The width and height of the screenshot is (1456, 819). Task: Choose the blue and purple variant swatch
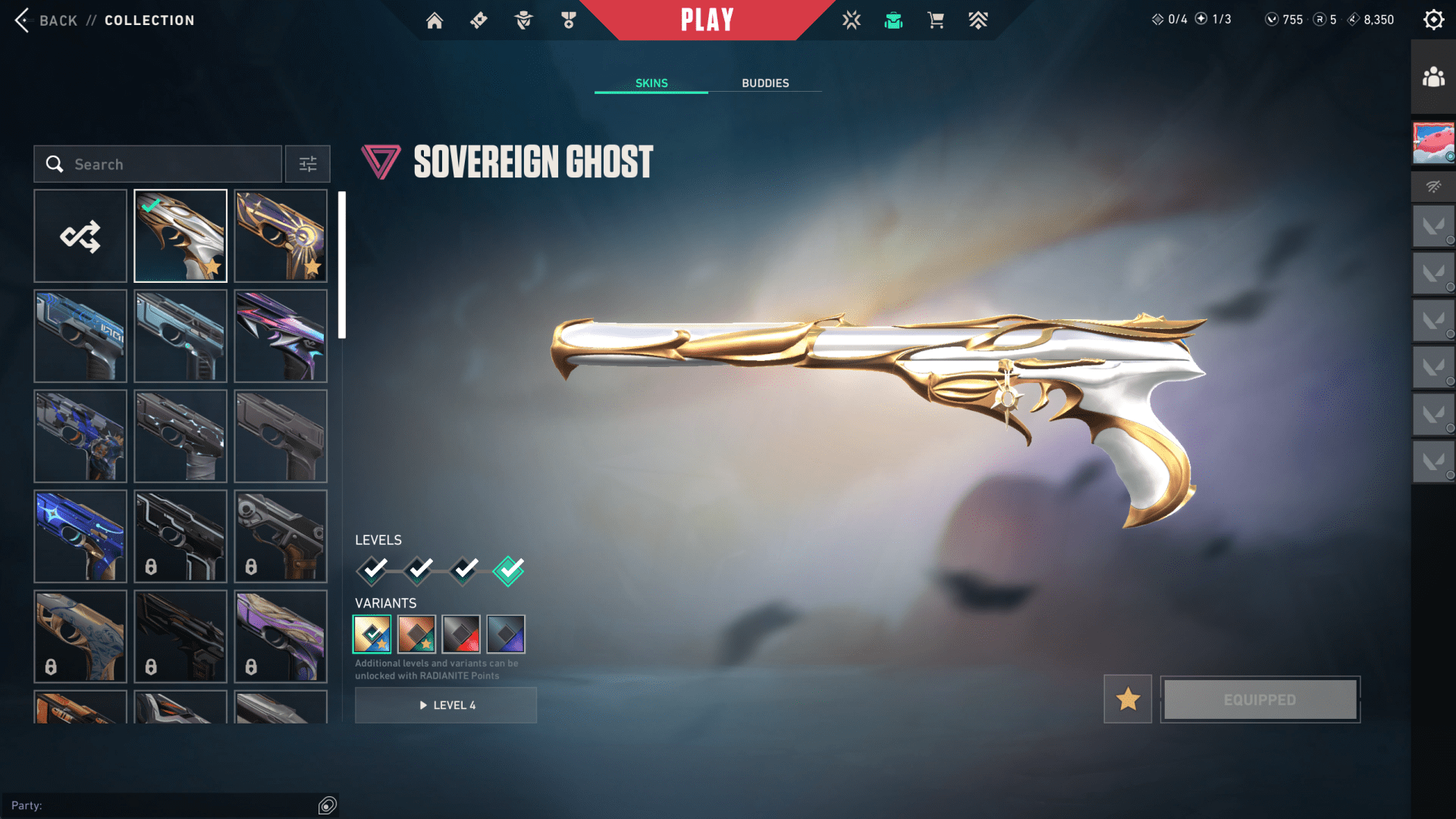click(506, 634)
